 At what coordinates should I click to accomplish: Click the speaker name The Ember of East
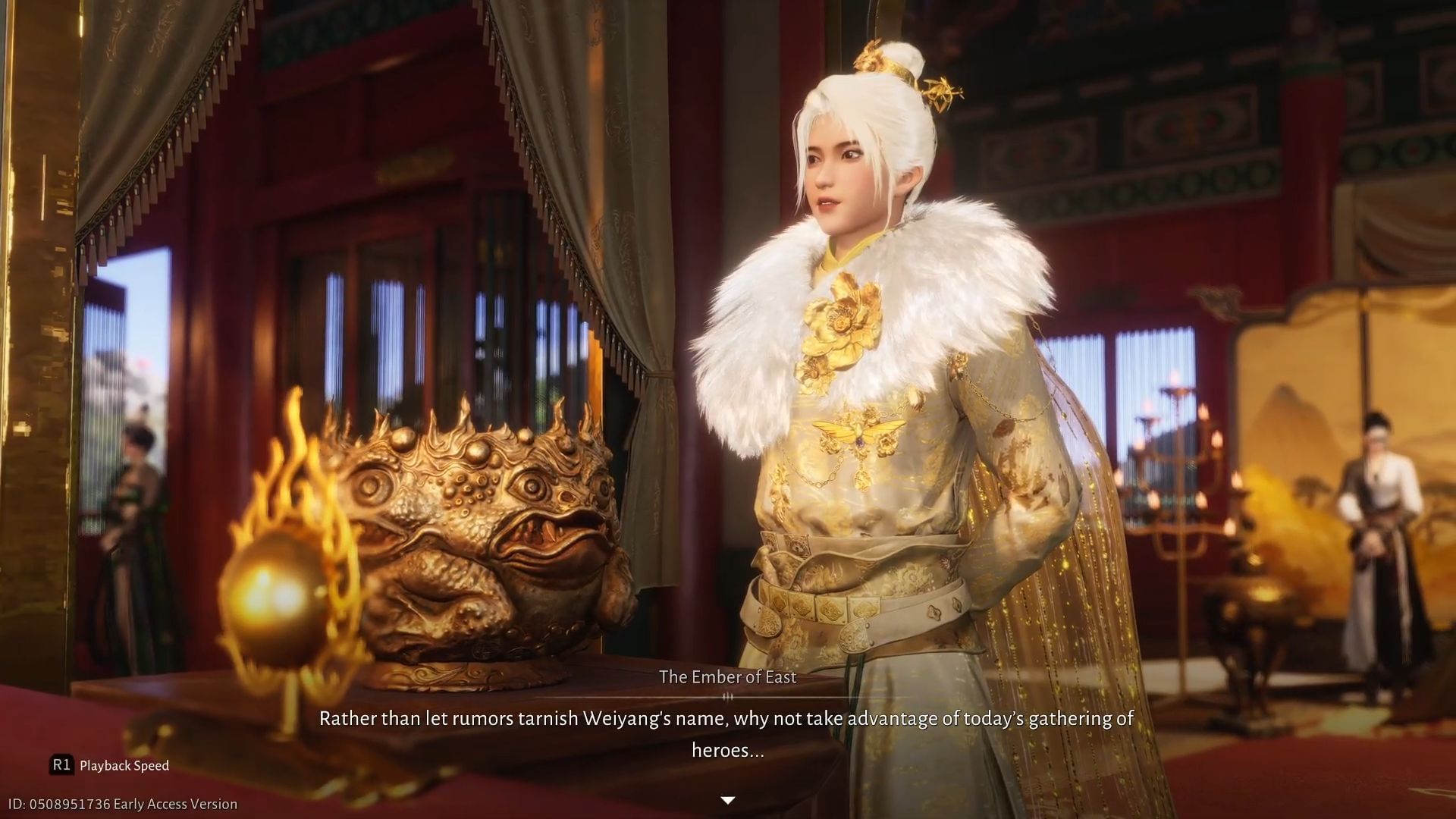[727, 677]
